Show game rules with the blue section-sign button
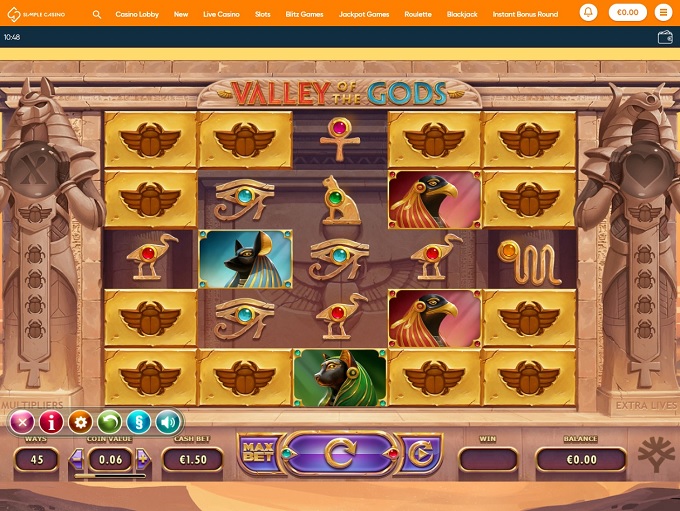The height and width of the screenshot is (511, 680). point(139,422)
